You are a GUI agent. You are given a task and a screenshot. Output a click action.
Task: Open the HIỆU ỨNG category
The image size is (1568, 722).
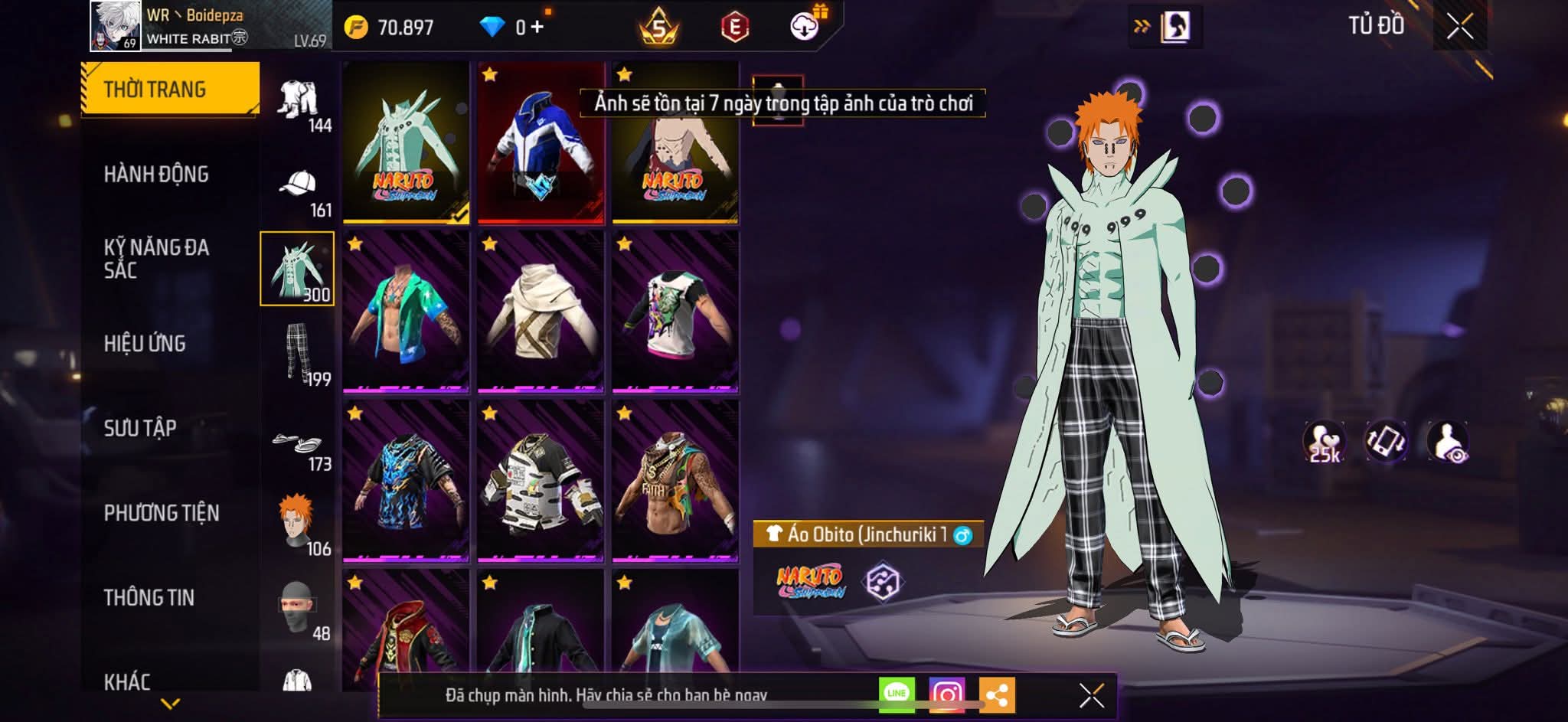[x=145, y=344]
